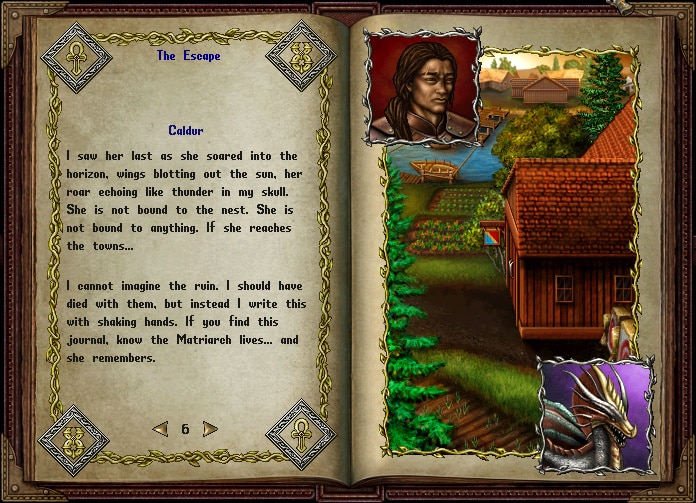Go to the previous journal page
The image size is (696, 503).
[x=160, y=429]
